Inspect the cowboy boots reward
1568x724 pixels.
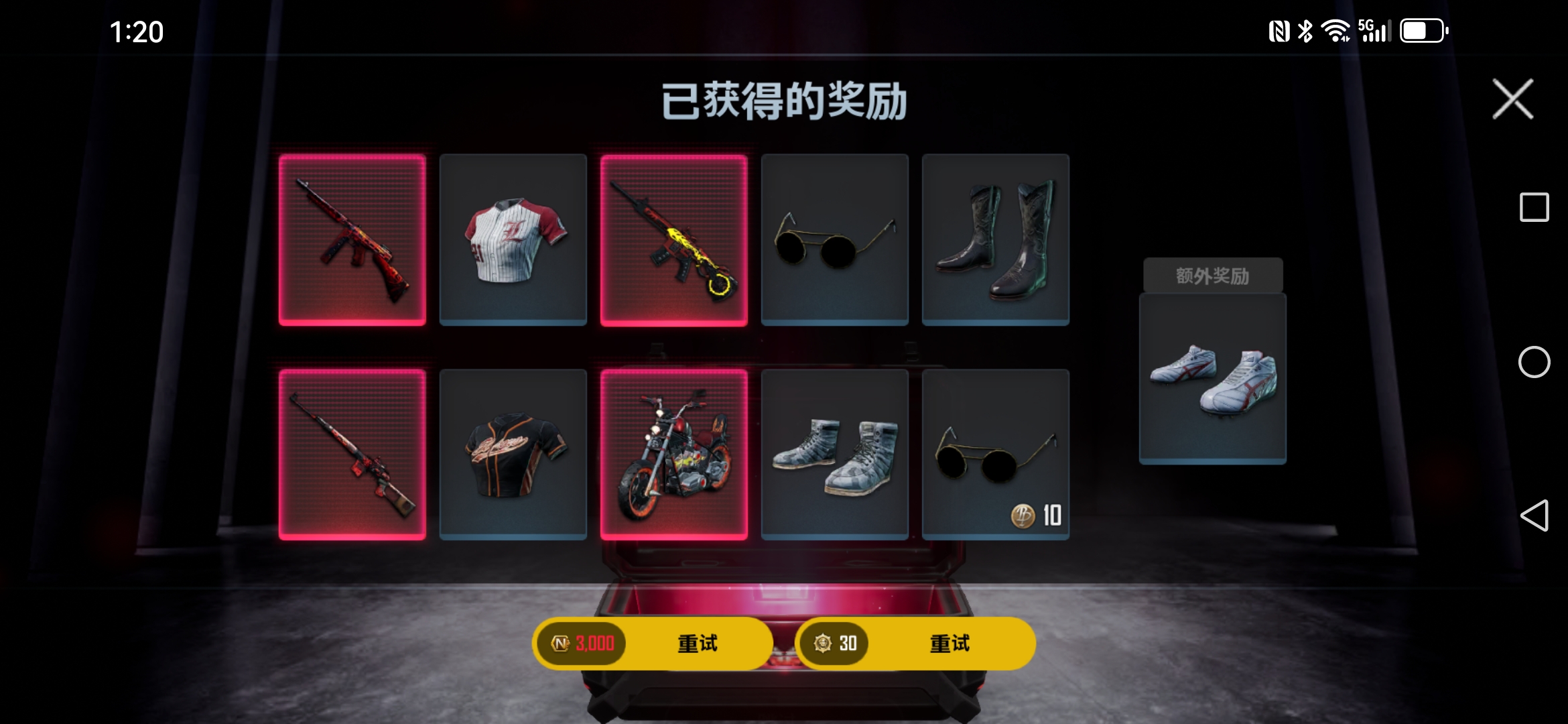[995, 239]
